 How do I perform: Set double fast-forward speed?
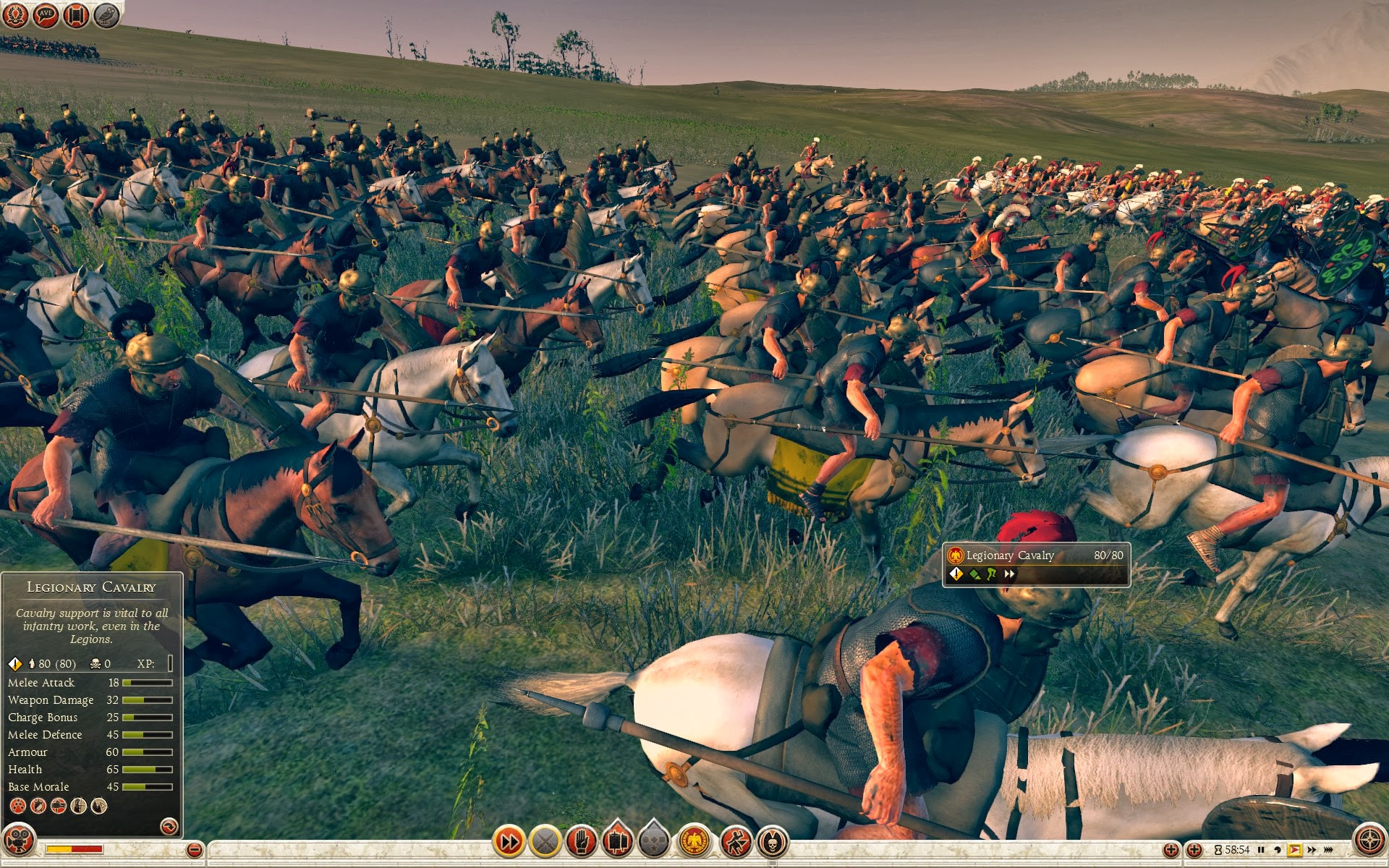point(1312,850)
